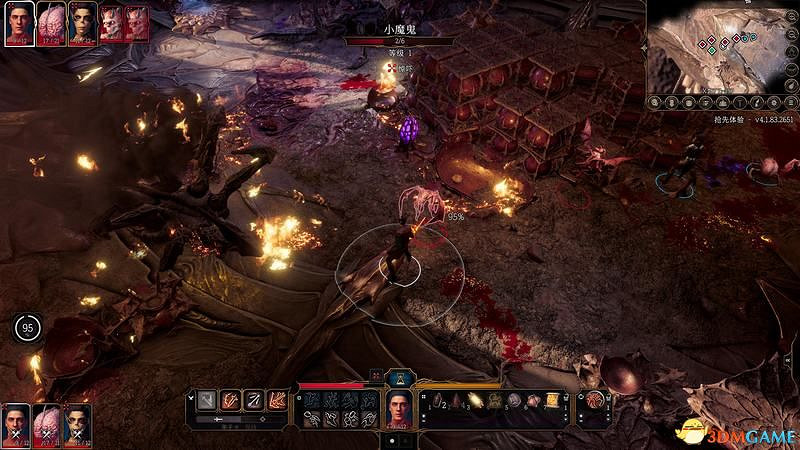800x450 pixels.
Task: Choose the human male party portrait
Action: tap(15, 422)
